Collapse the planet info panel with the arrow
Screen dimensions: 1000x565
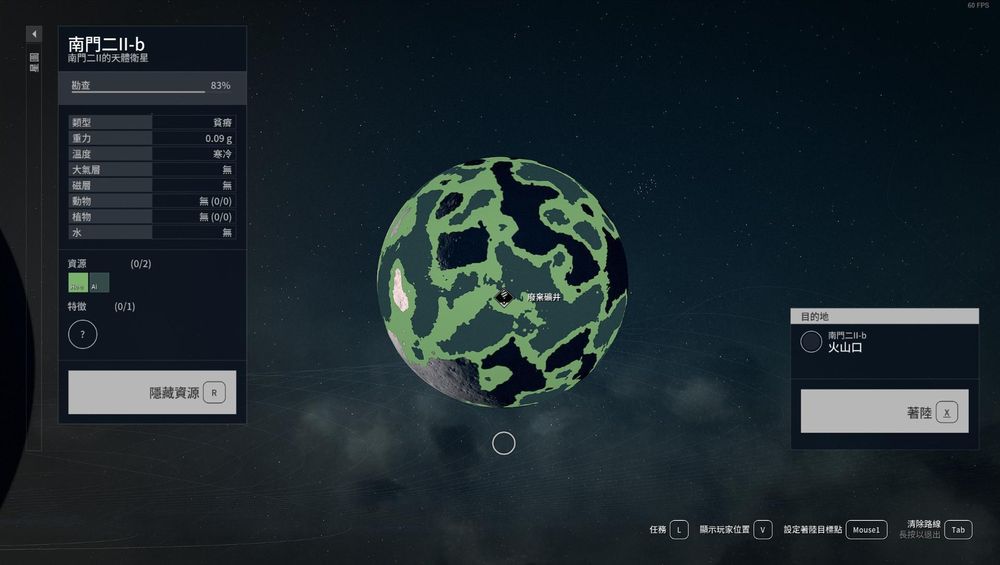tap(34, 34)
